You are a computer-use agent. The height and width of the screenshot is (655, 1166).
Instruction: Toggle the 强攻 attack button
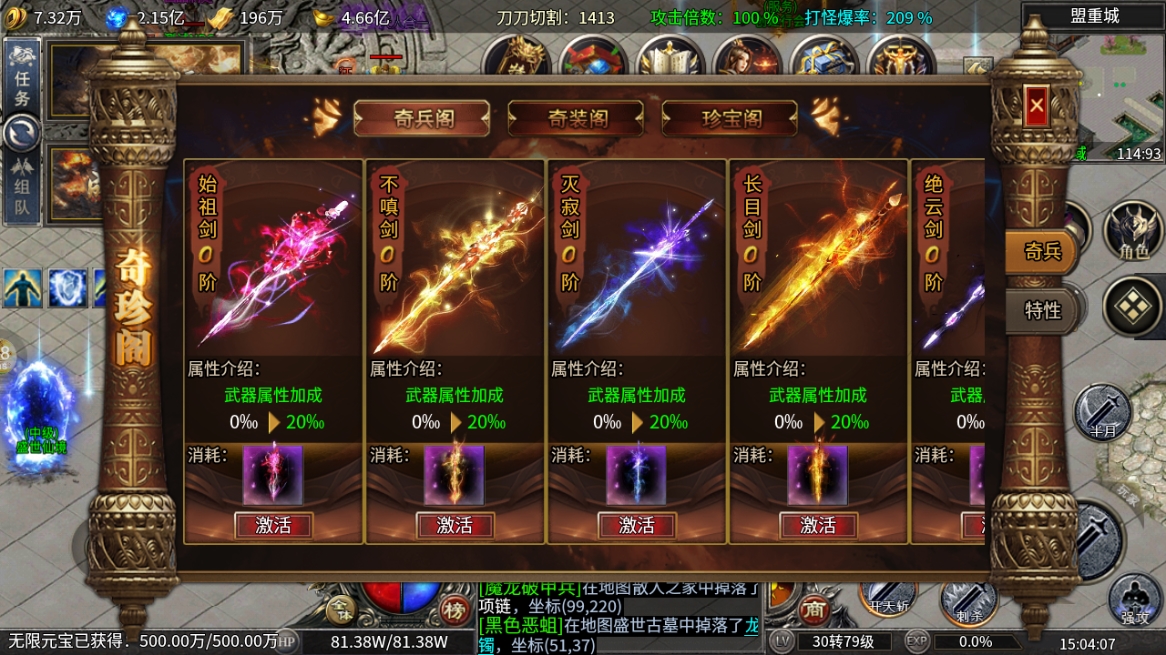[x=1136, y=598]
